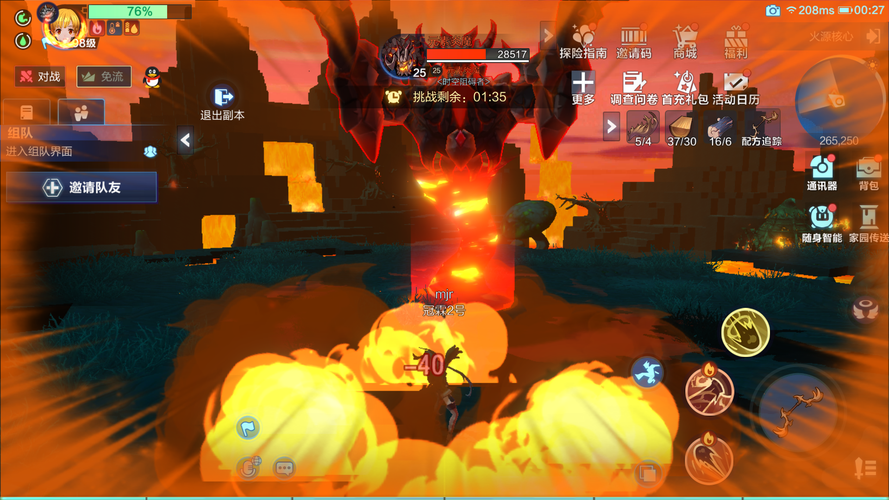Open the 福利 welfare gifts

tap(736, 41)
